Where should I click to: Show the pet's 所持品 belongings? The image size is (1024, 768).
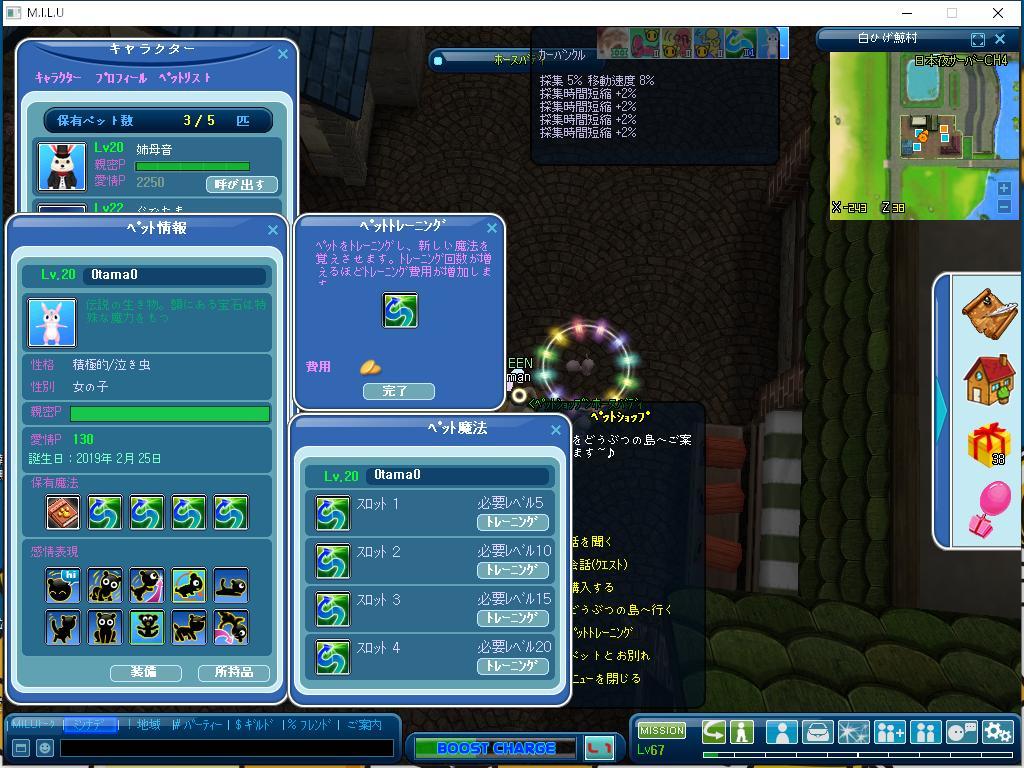coord(234,672)
